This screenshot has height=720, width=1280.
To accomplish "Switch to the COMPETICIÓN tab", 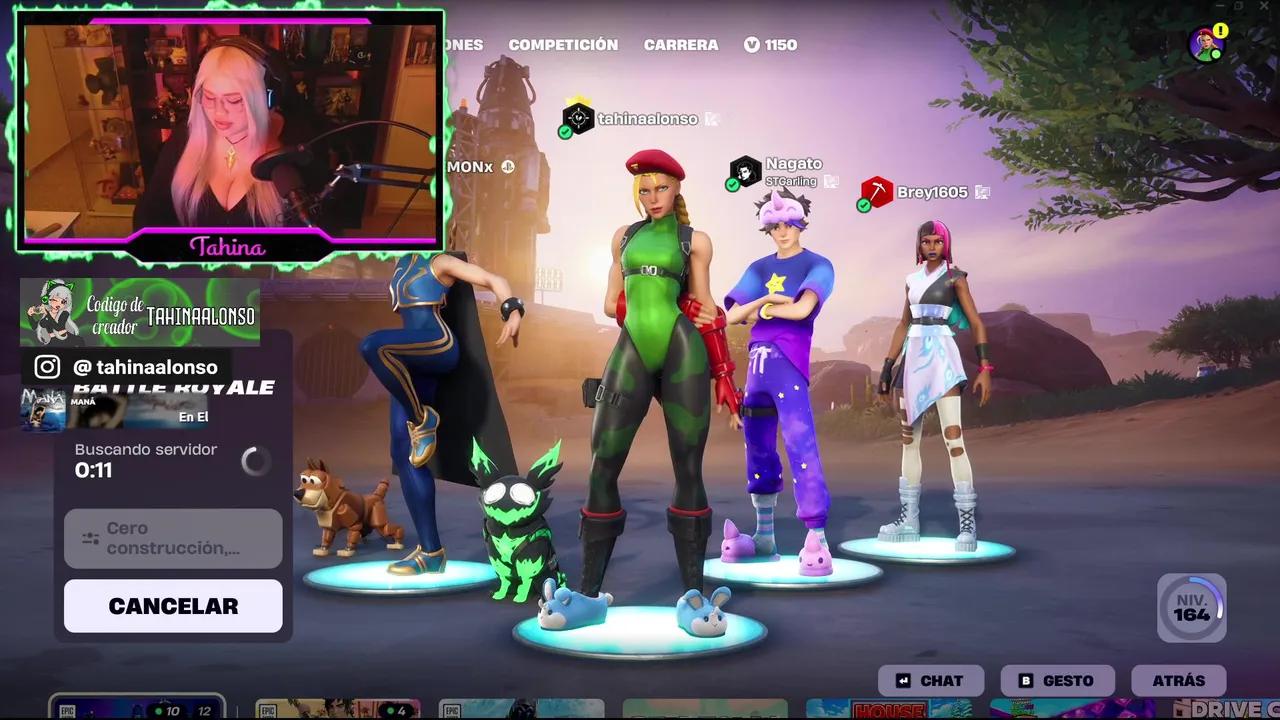I will tap(563, 44).
